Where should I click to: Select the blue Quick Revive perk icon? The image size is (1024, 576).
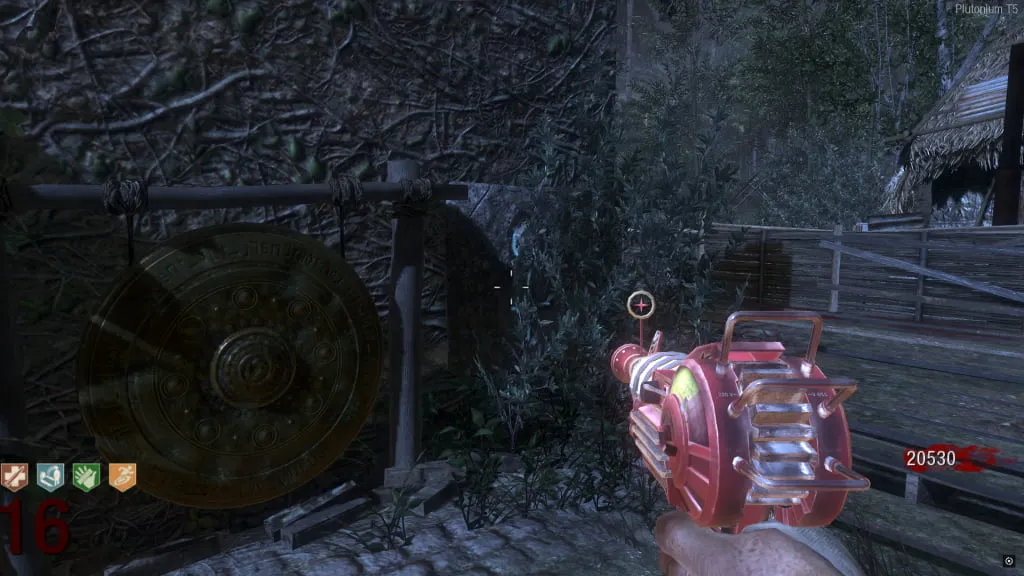tap(50, 478)
